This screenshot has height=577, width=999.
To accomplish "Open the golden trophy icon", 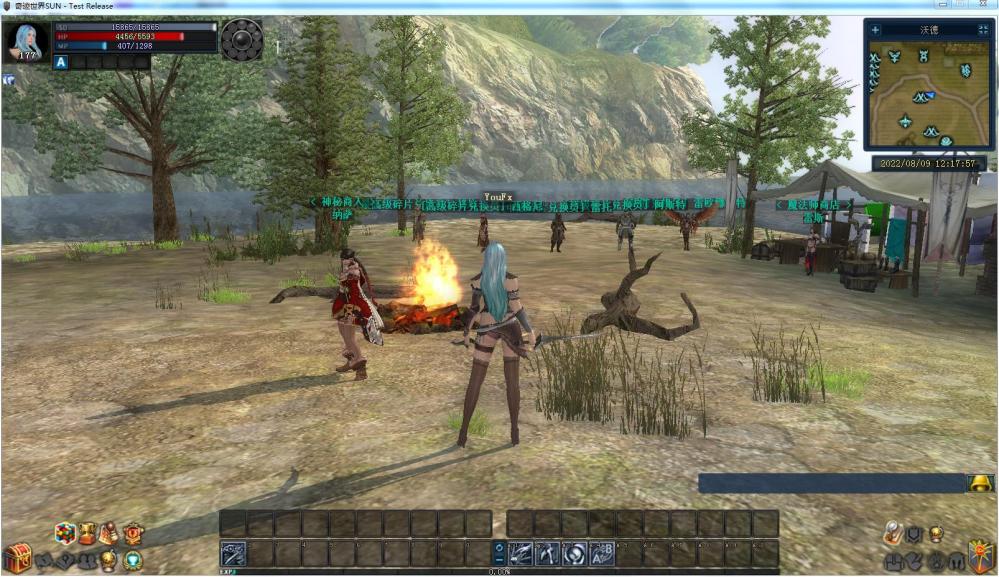I will [x=88, y=534].
